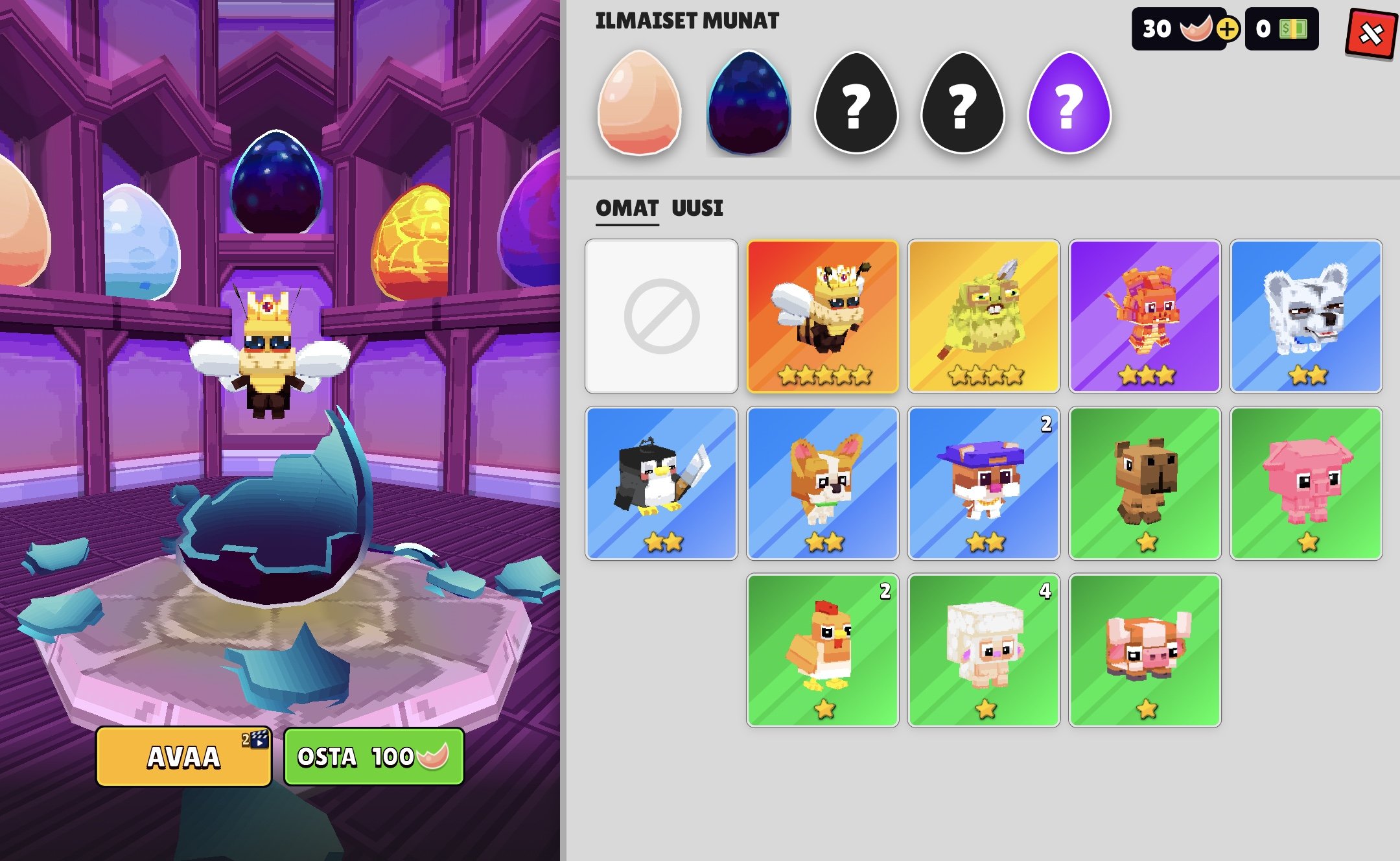Close the egg shop with the red X
1400x861 pixels.
(1371, 32)
